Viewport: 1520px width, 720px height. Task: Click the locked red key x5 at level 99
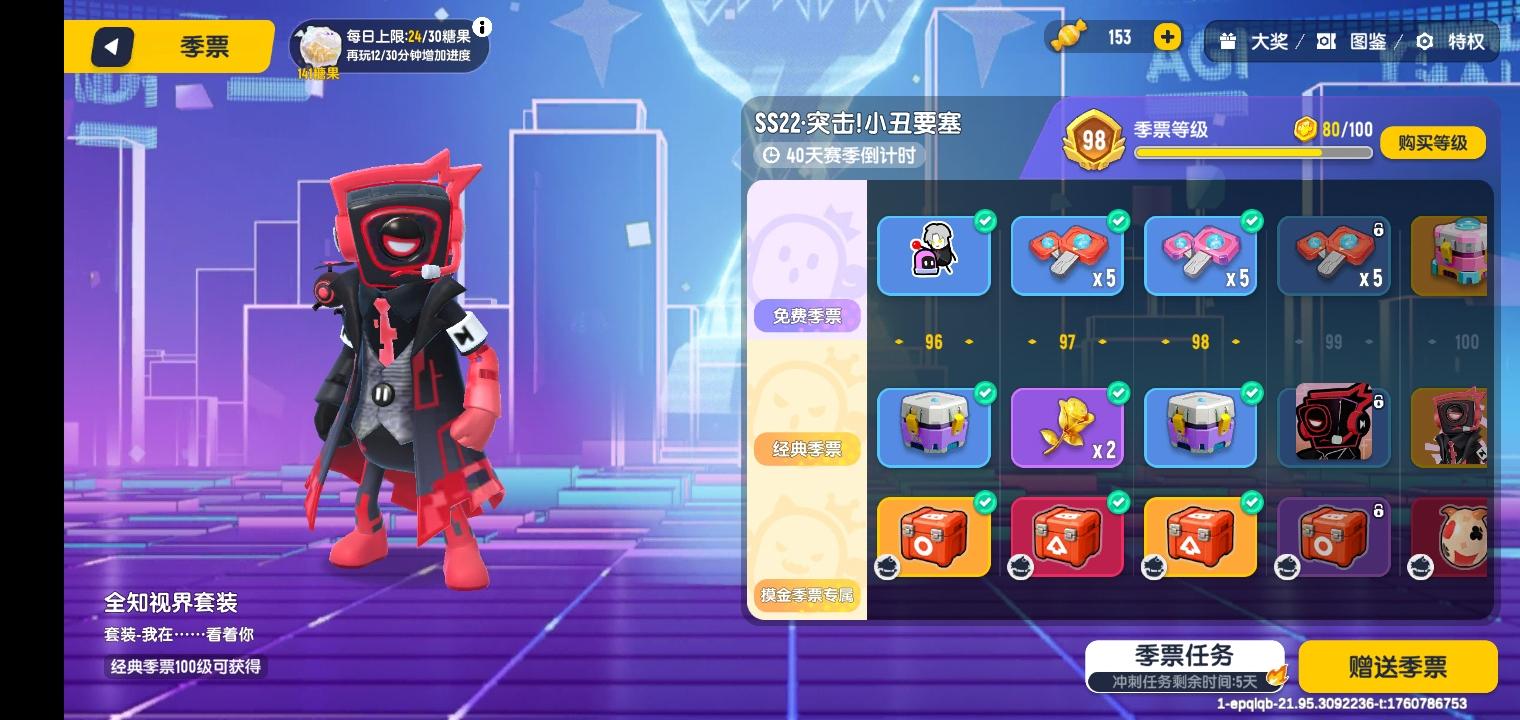(1333, 256)
